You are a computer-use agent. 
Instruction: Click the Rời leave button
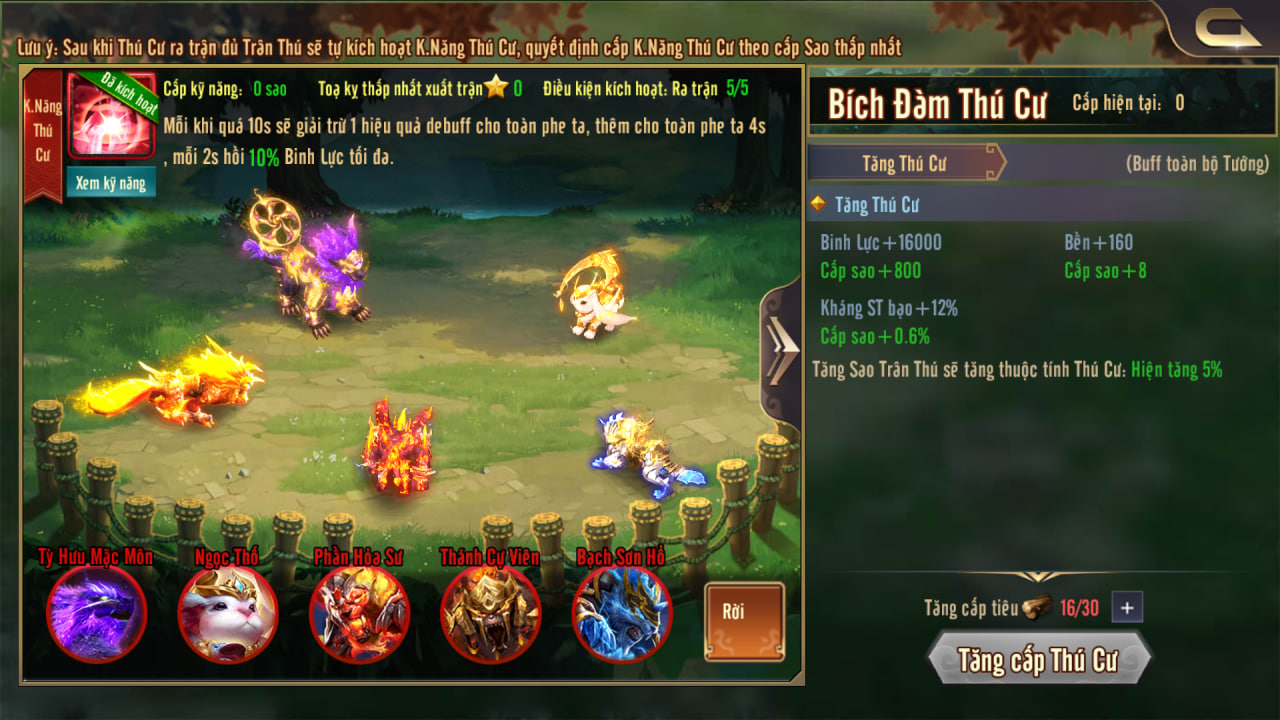point(744,621)
